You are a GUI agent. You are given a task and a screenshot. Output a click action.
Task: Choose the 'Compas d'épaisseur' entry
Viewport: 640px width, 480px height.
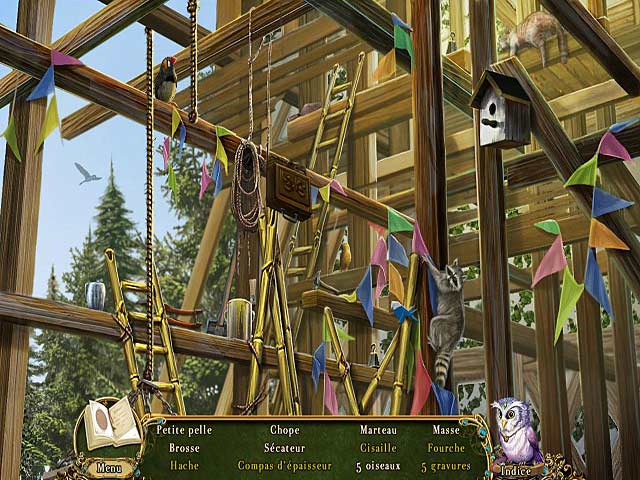(x=285, y=465)
